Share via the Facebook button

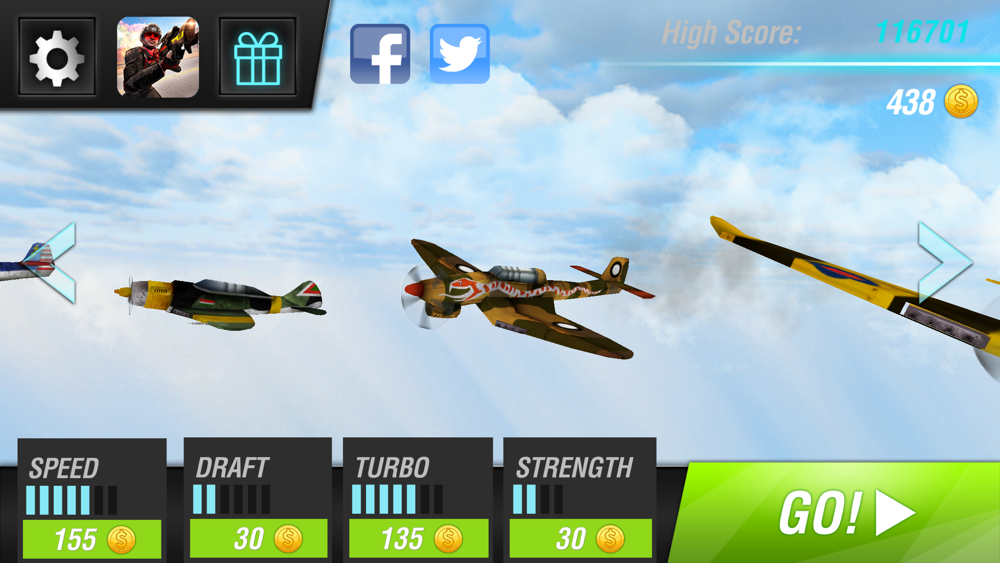(x=380, y=54)
